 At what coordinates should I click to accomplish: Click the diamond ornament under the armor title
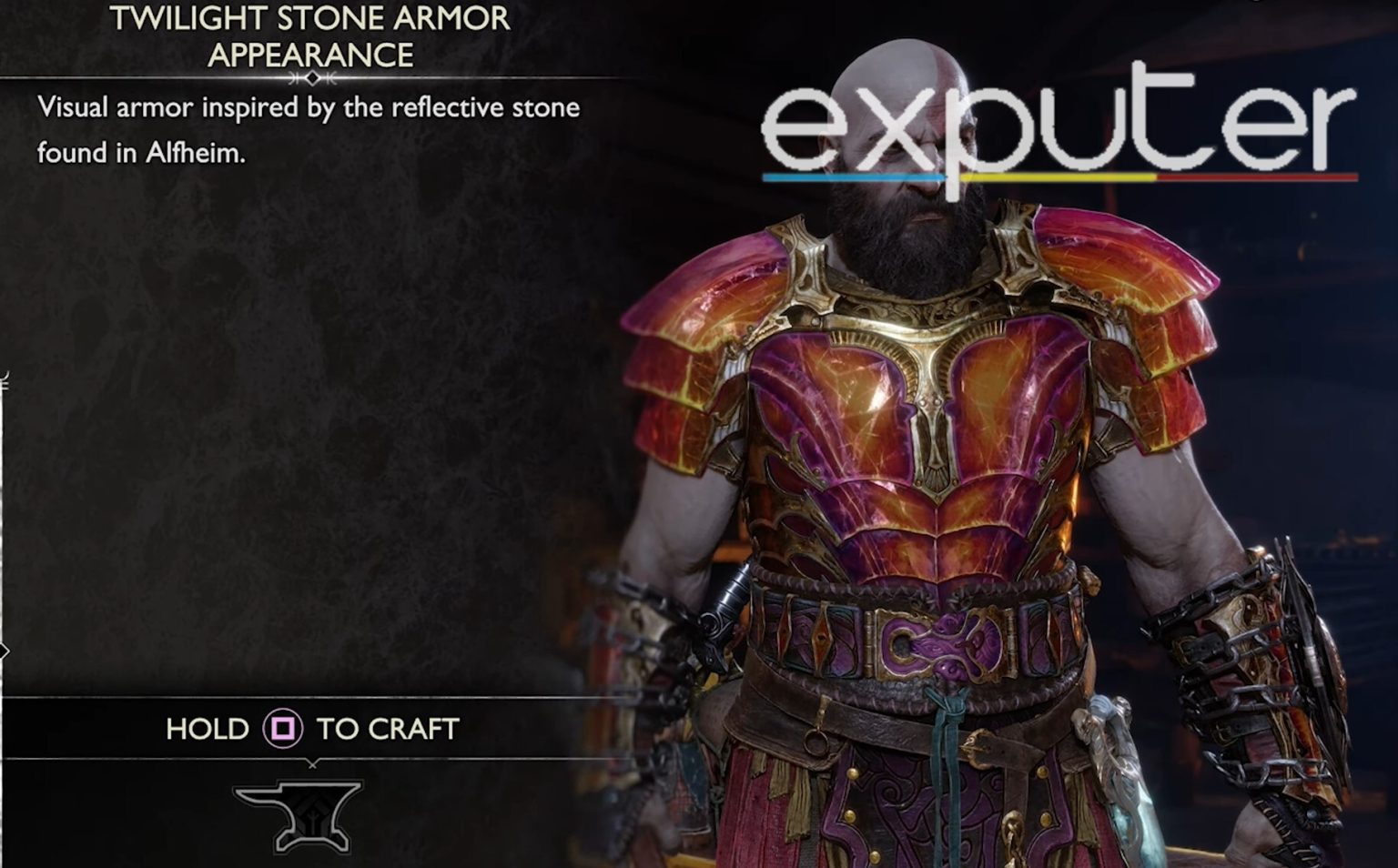(x=314, y=80)
